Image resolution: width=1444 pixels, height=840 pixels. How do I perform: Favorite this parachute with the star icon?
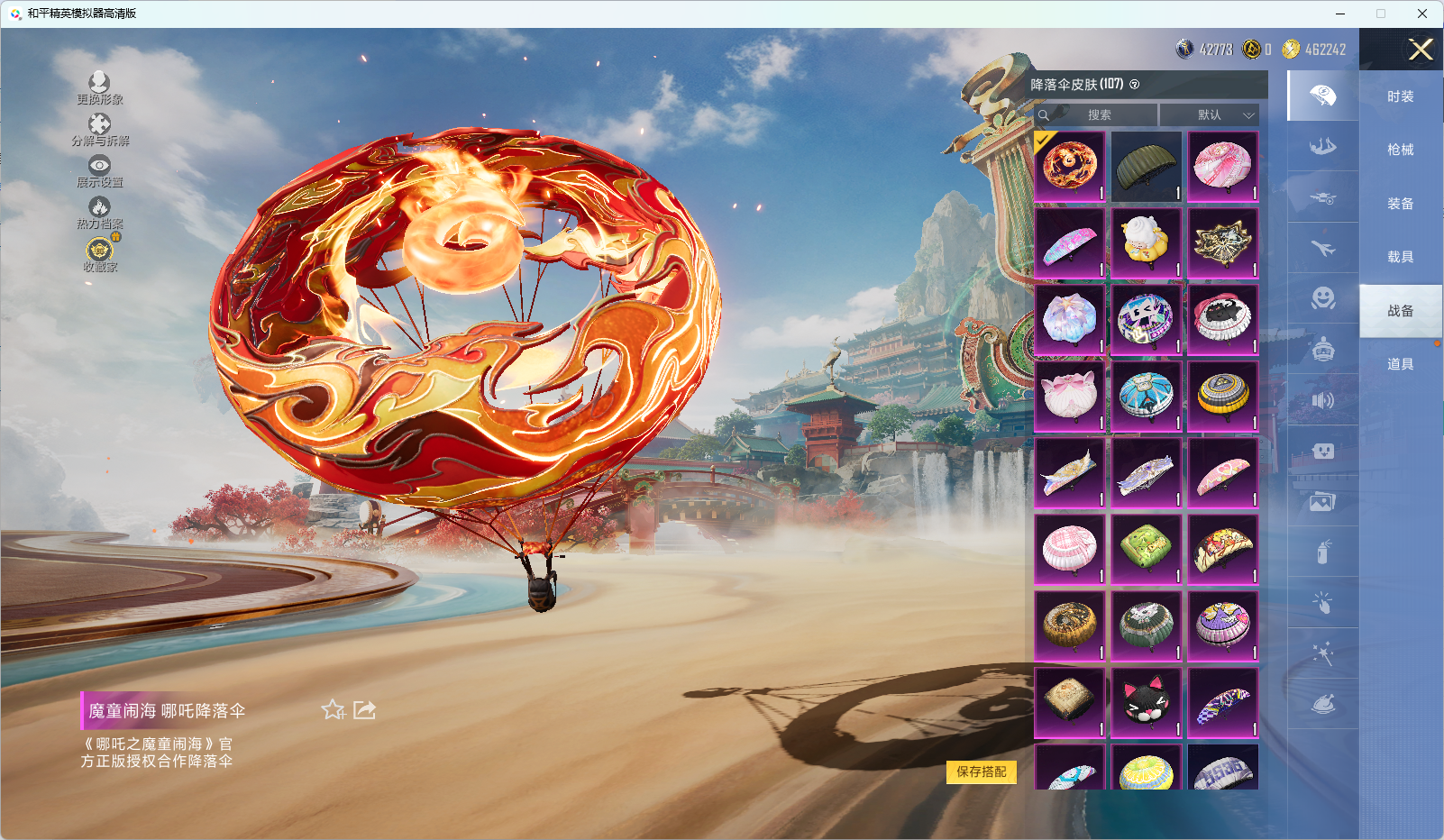click(333, 710)
